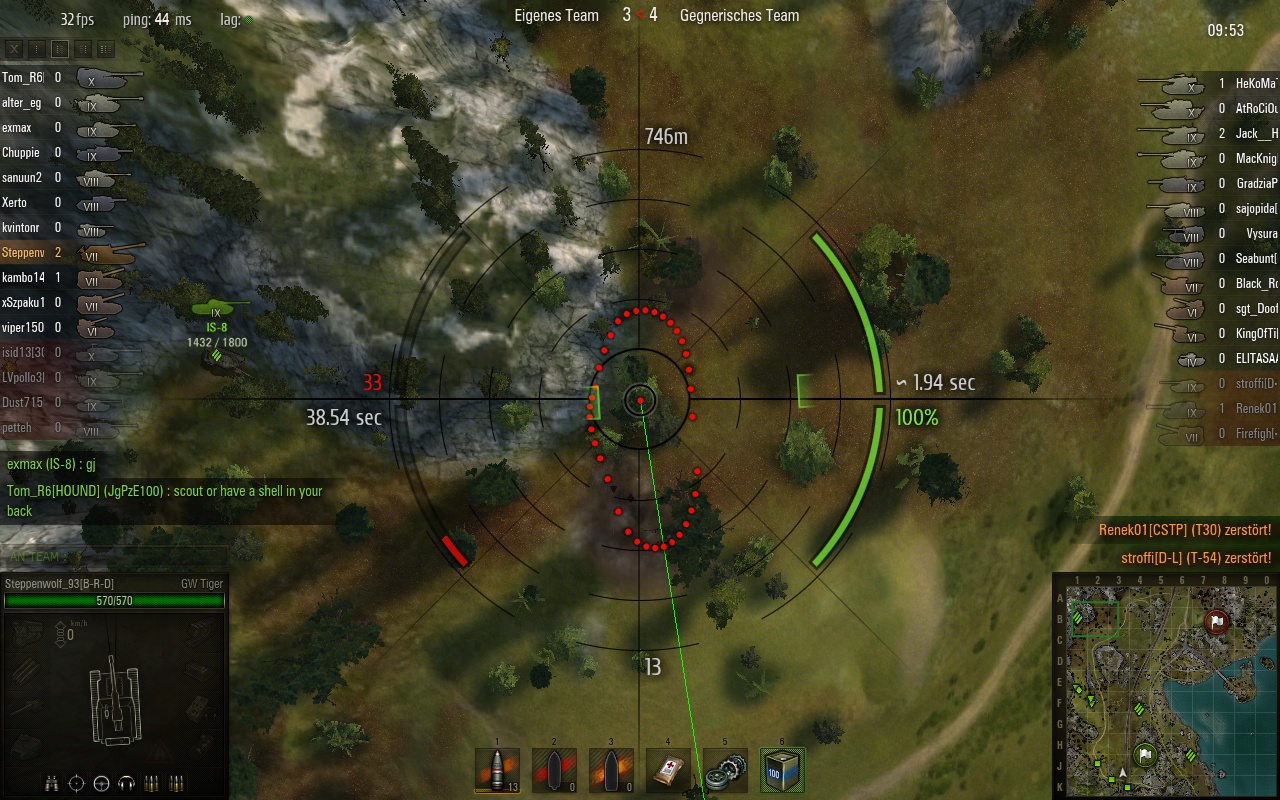Click the headphones radio operator icon
Image resolution: width=1280 pixels, height=800 pixels.
pos(127,783)
